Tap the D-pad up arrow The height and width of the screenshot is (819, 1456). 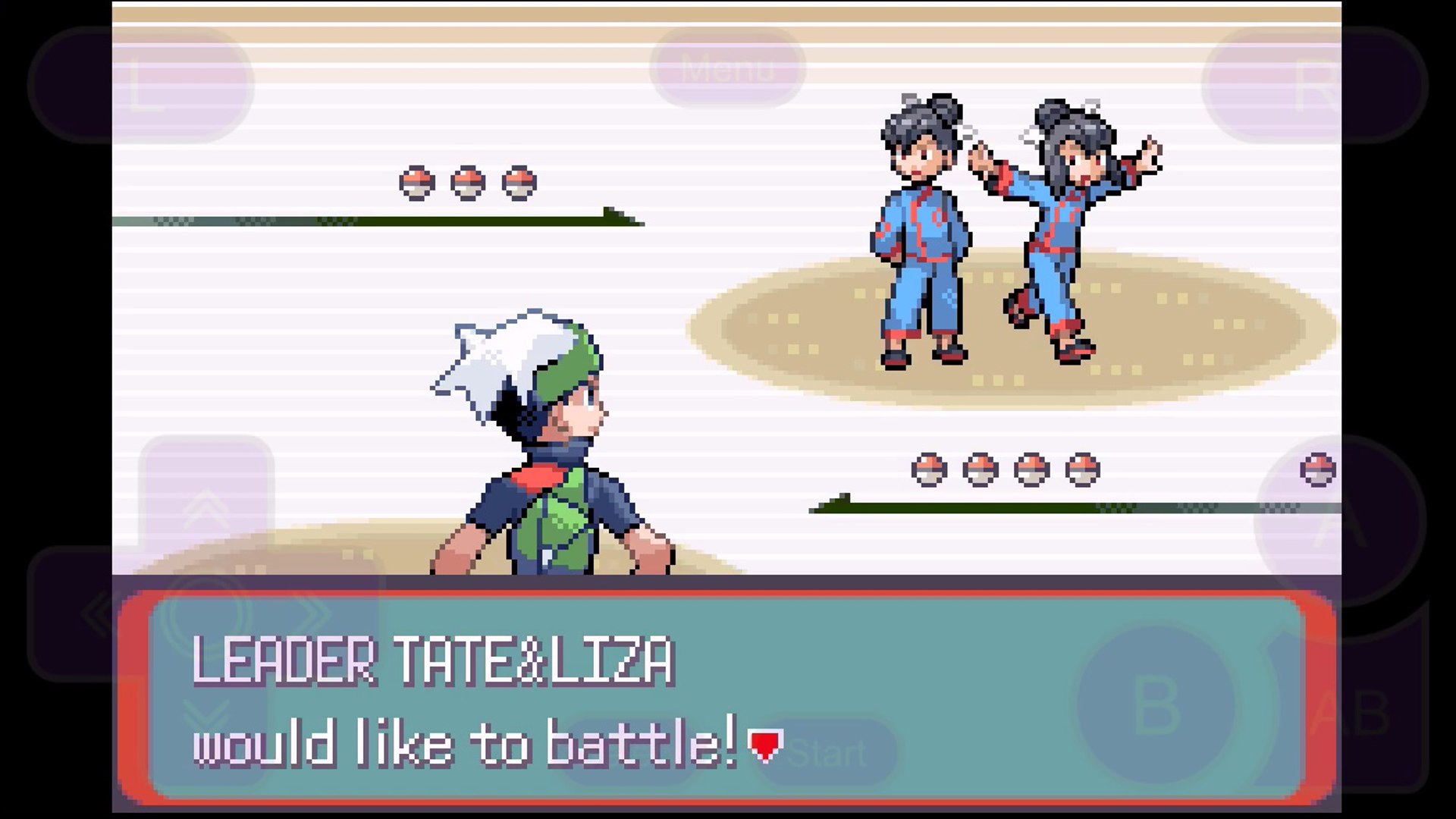pyautogui.click(x=206, y=508)
